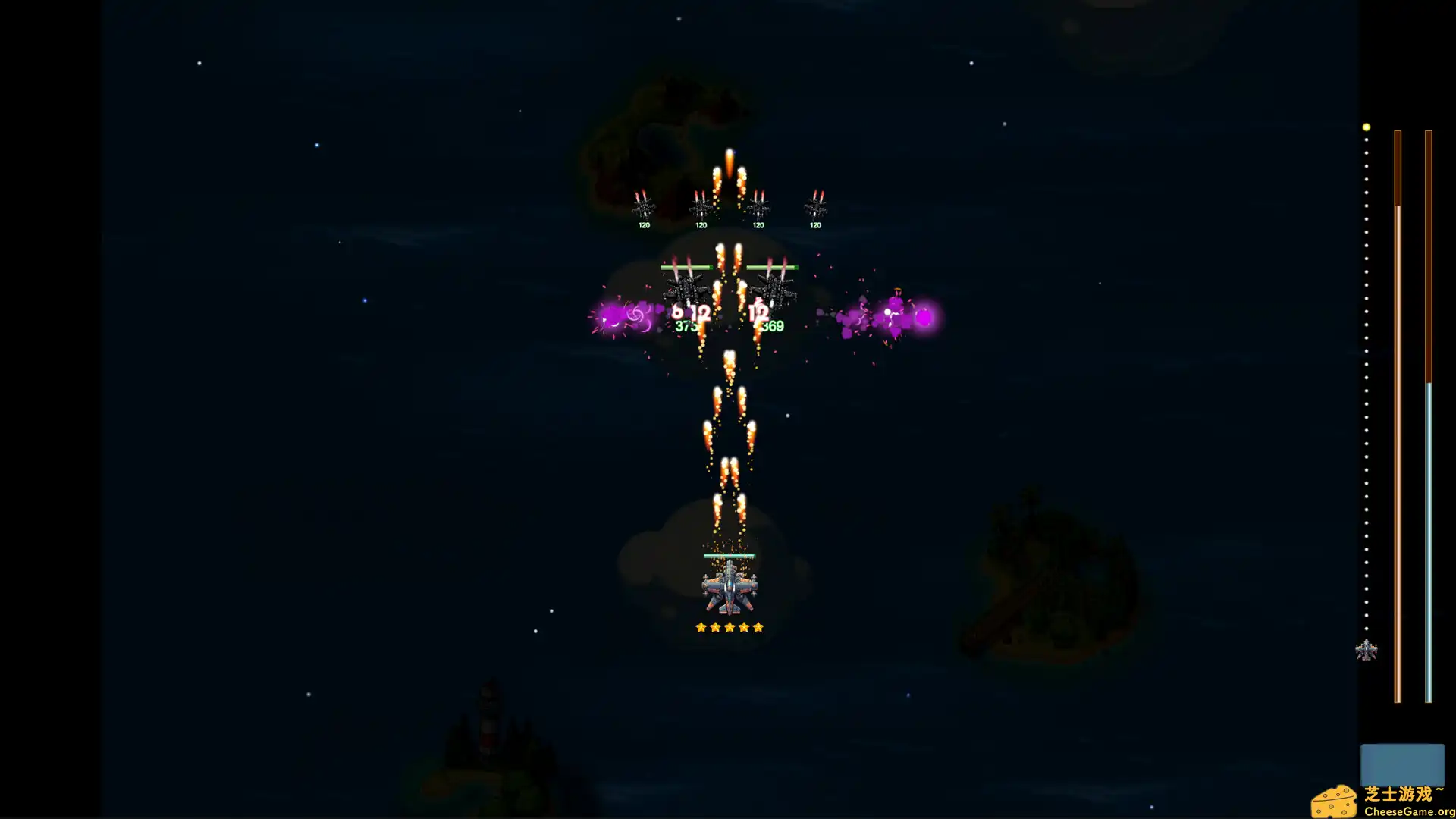Click the green health bar above the player ship
Screen dimensions: 1456x819
point(729,554)
